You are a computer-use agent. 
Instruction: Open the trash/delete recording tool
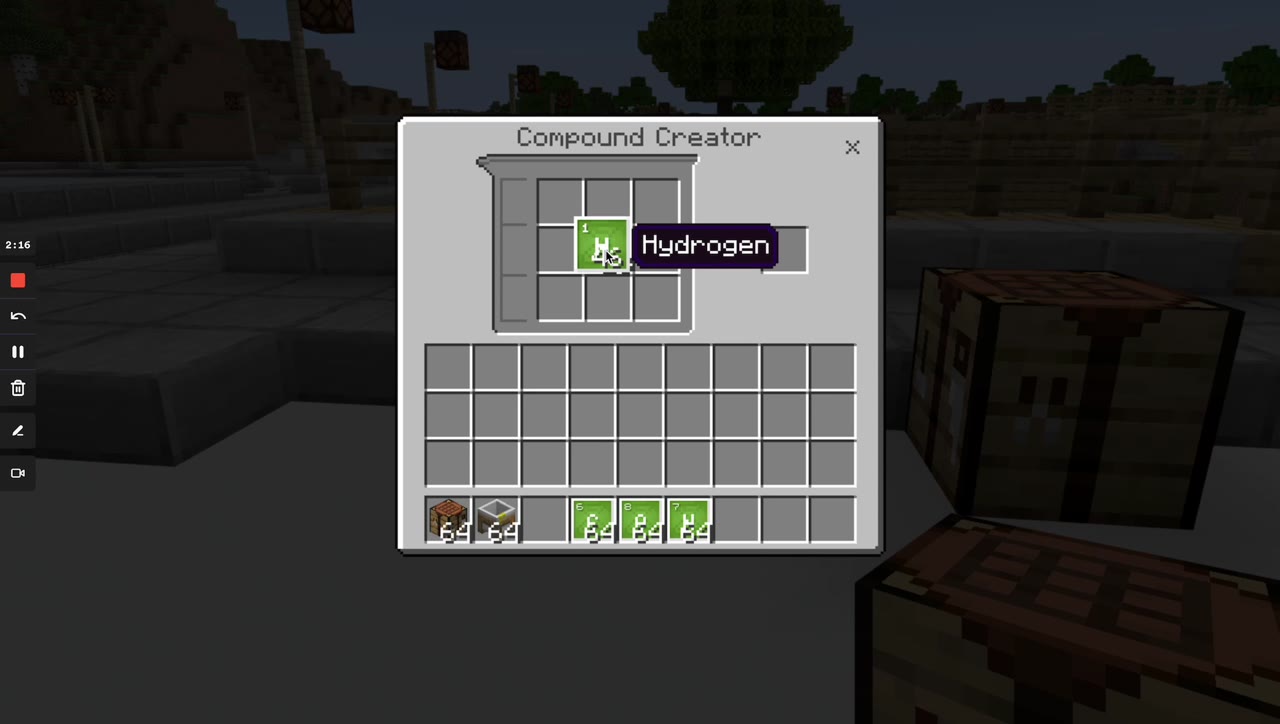tap(18, 388)
